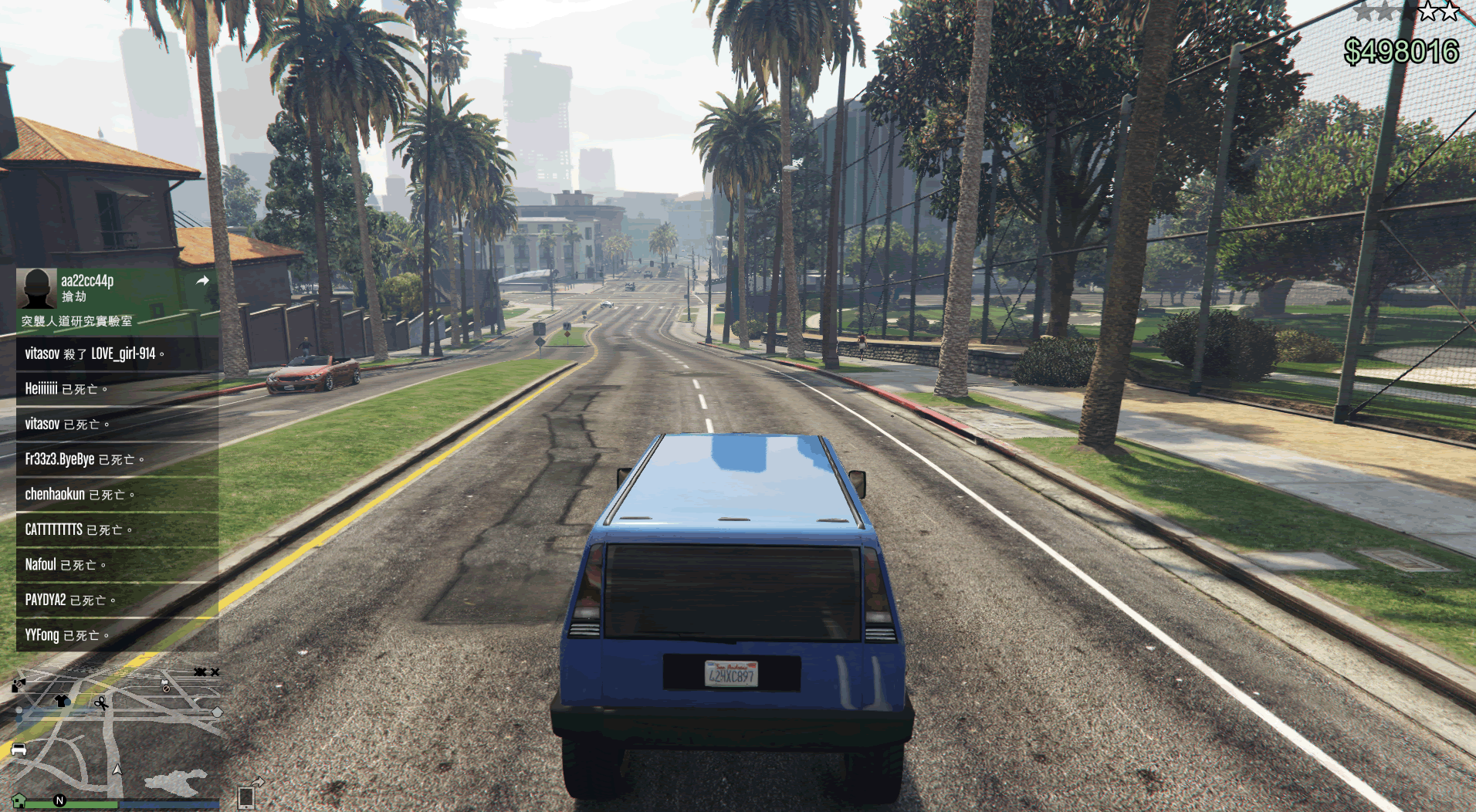Open the phone icon beside the minimap
Image resolution: width=1476 pixels, height=812 pixels.
click(246, 797)
